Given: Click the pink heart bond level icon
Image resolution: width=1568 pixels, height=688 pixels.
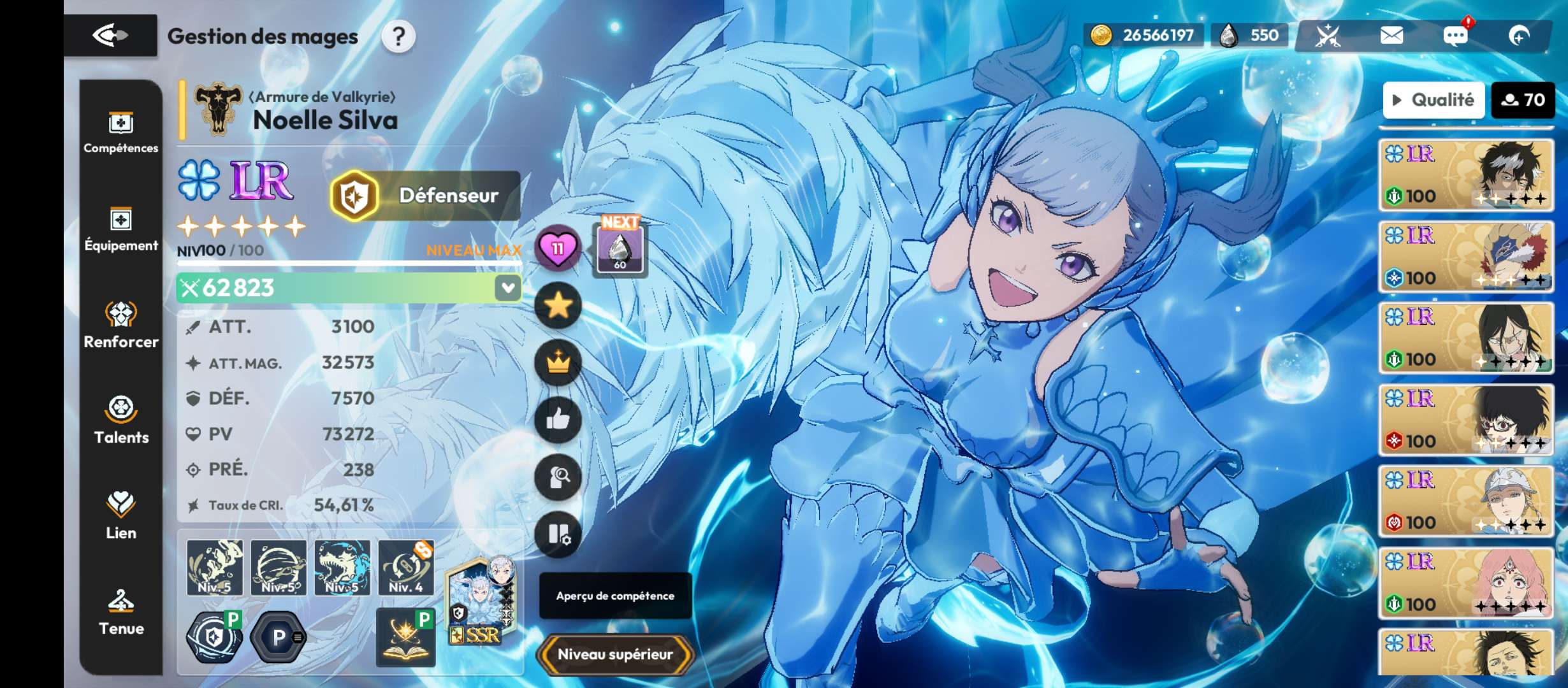Looking at the screenshot, I should coord(558,248).
